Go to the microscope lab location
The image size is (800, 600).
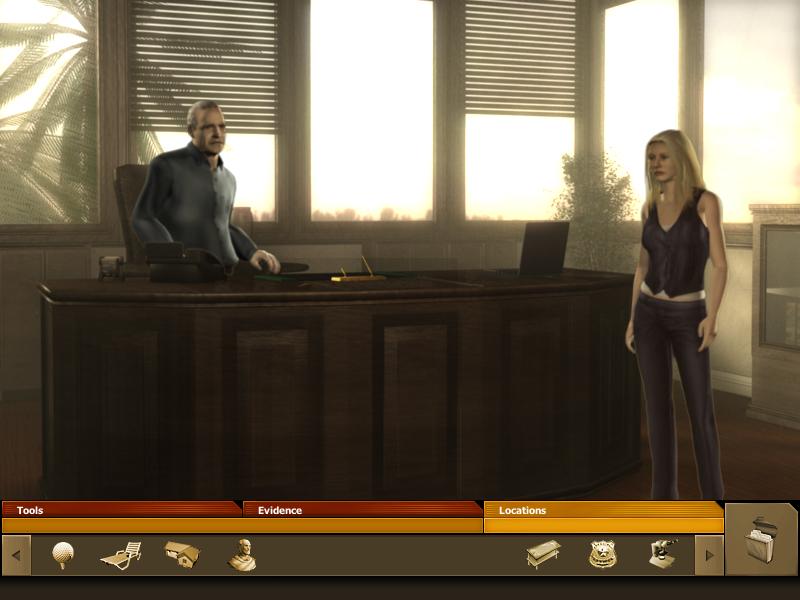click(x=662, y=554)
